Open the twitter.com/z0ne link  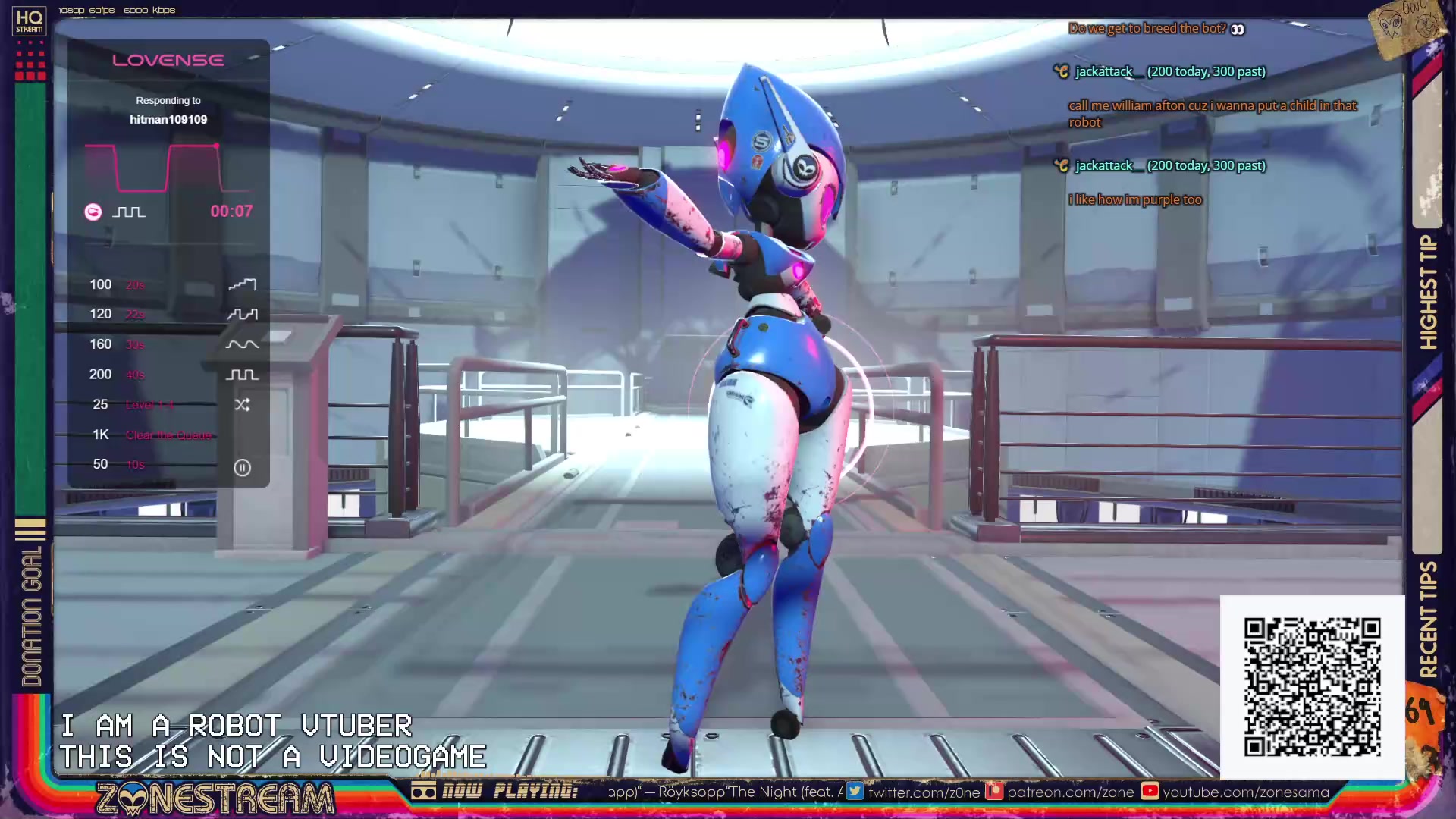[x=915, y=792]
